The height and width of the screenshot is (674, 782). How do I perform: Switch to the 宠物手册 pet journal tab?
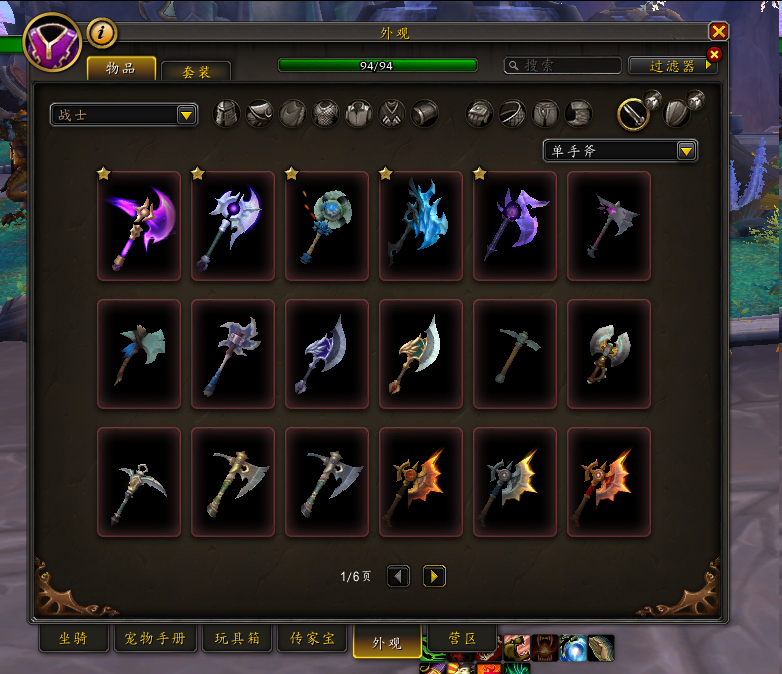[156, 639]
